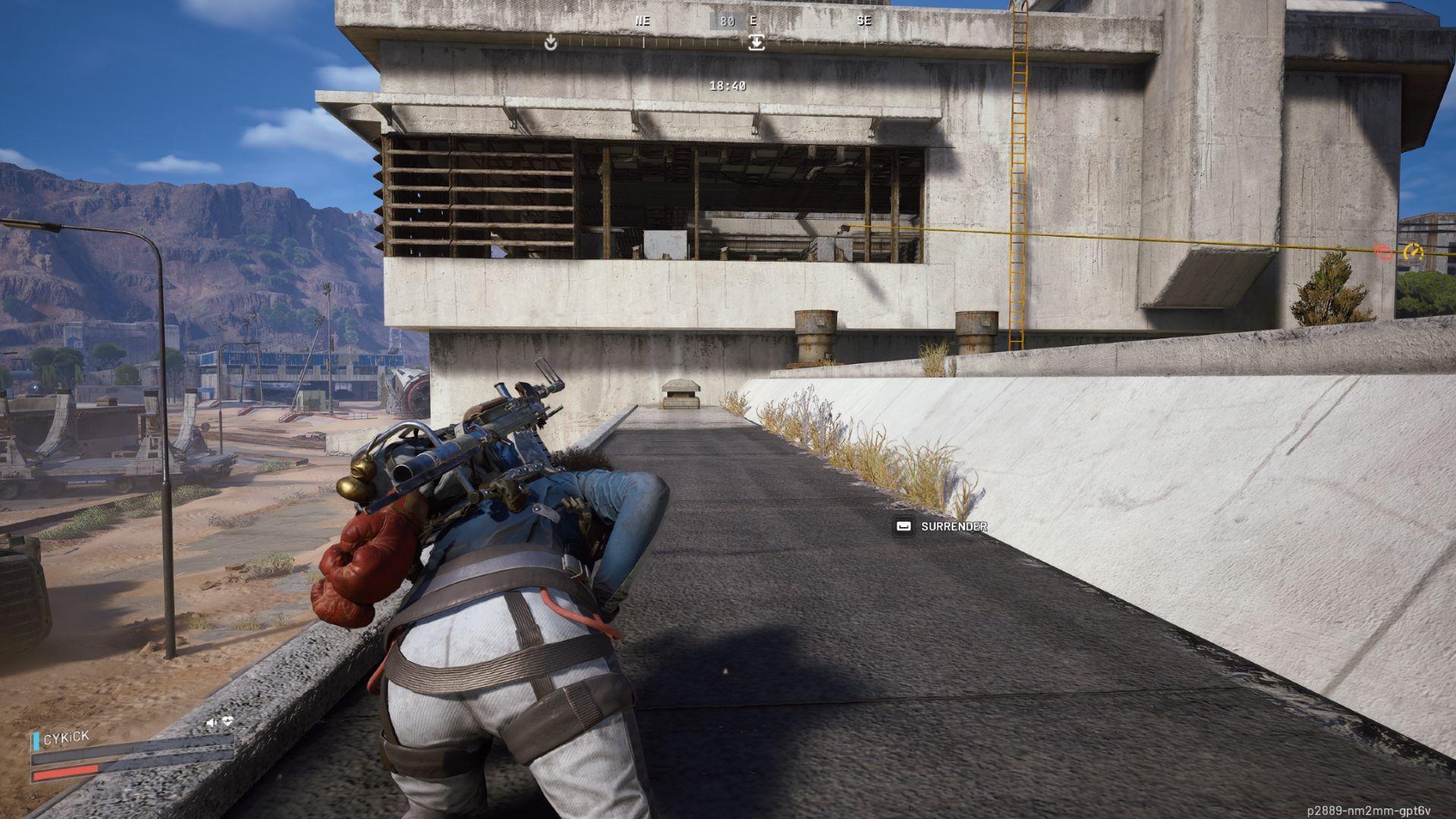1456x819 pixels.
Task: Toggle the speaker mute indicator near CYKiCK nameplate
Action: pyautogui.click(x=212, y=721)
